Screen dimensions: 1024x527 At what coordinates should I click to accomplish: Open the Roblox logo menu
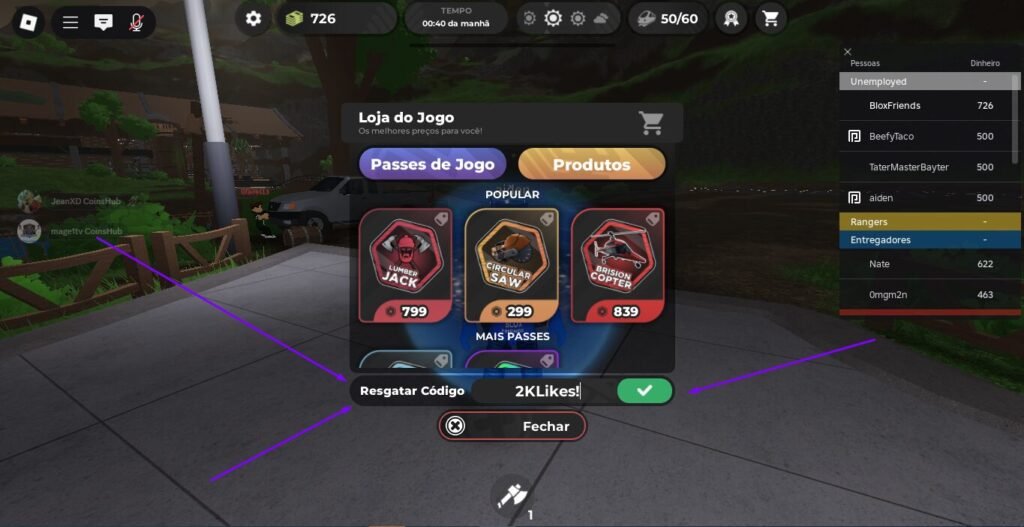tap(29, 21)
